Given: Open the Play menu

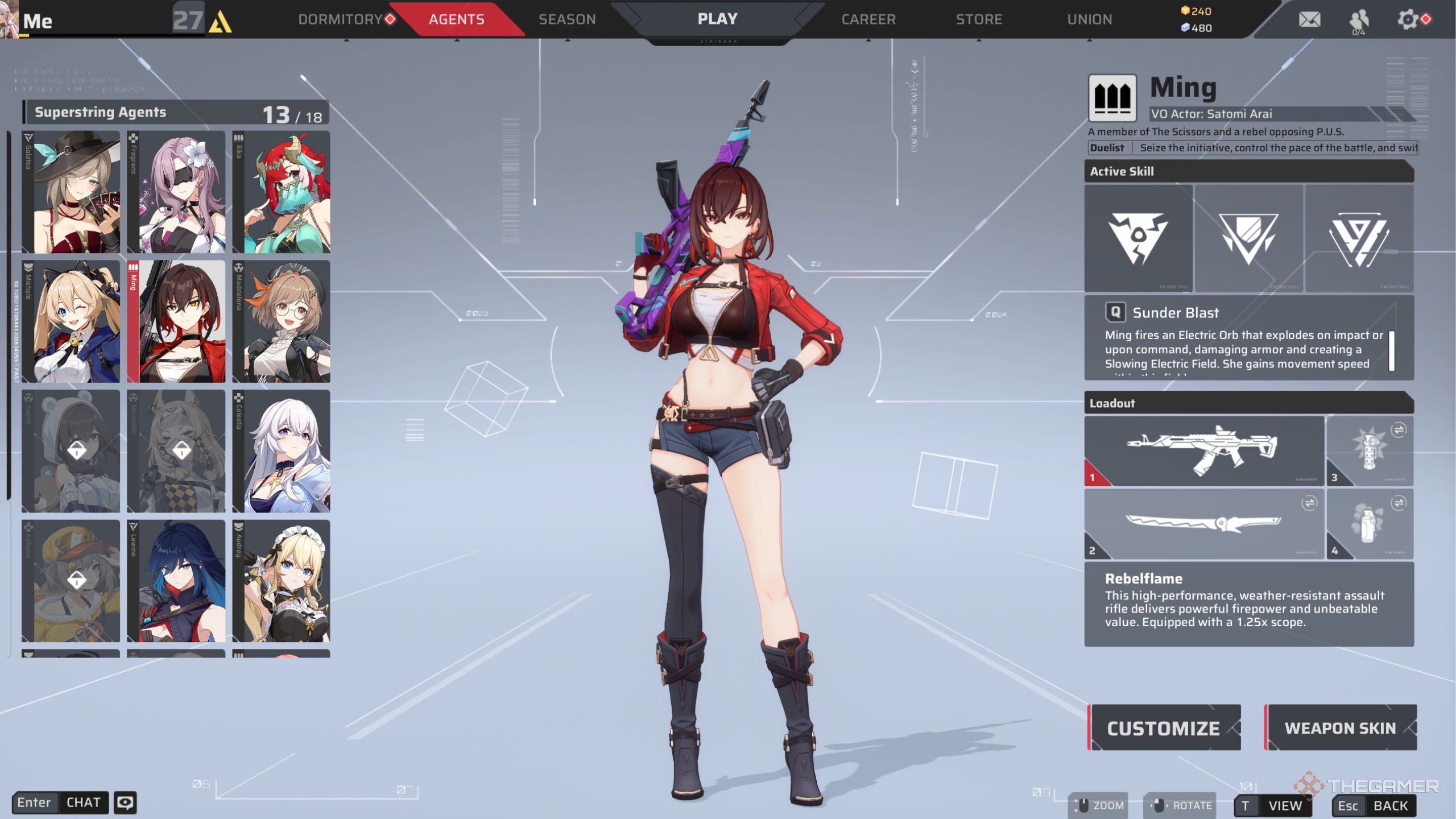Looking at the screenshot, I should point(717,19).
